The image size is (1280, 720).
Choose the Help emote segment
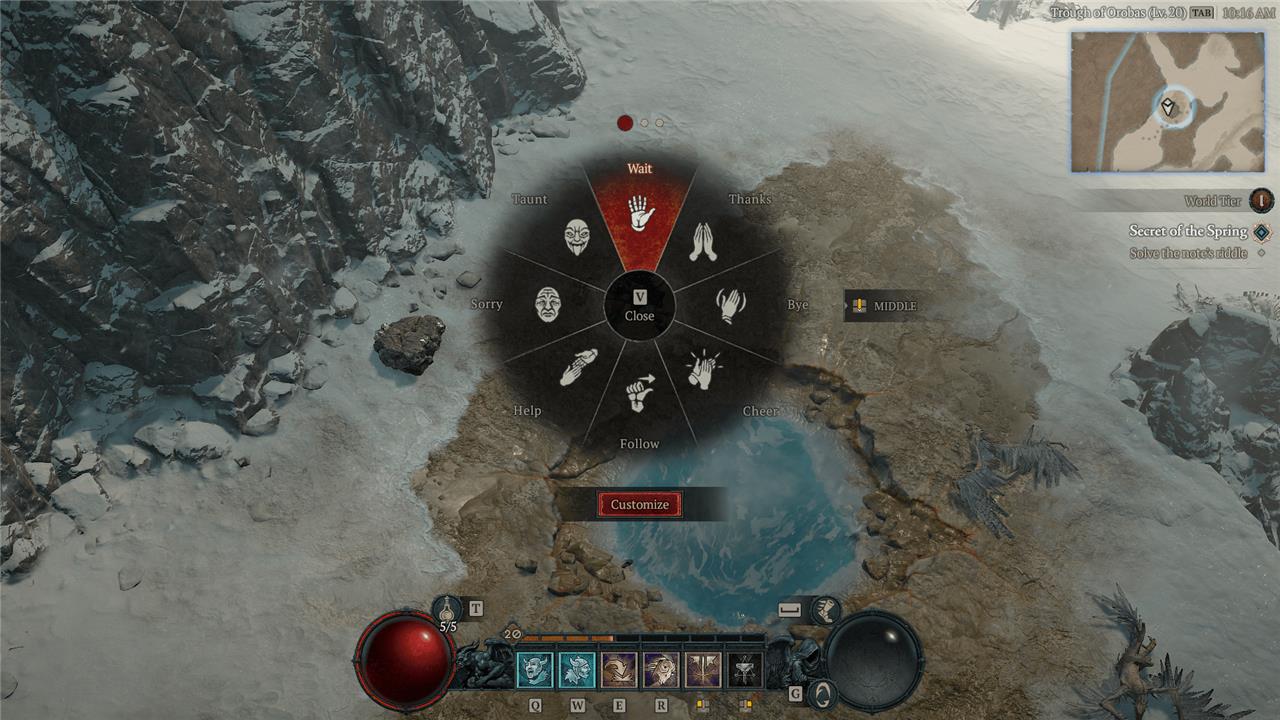coord(578,367)
